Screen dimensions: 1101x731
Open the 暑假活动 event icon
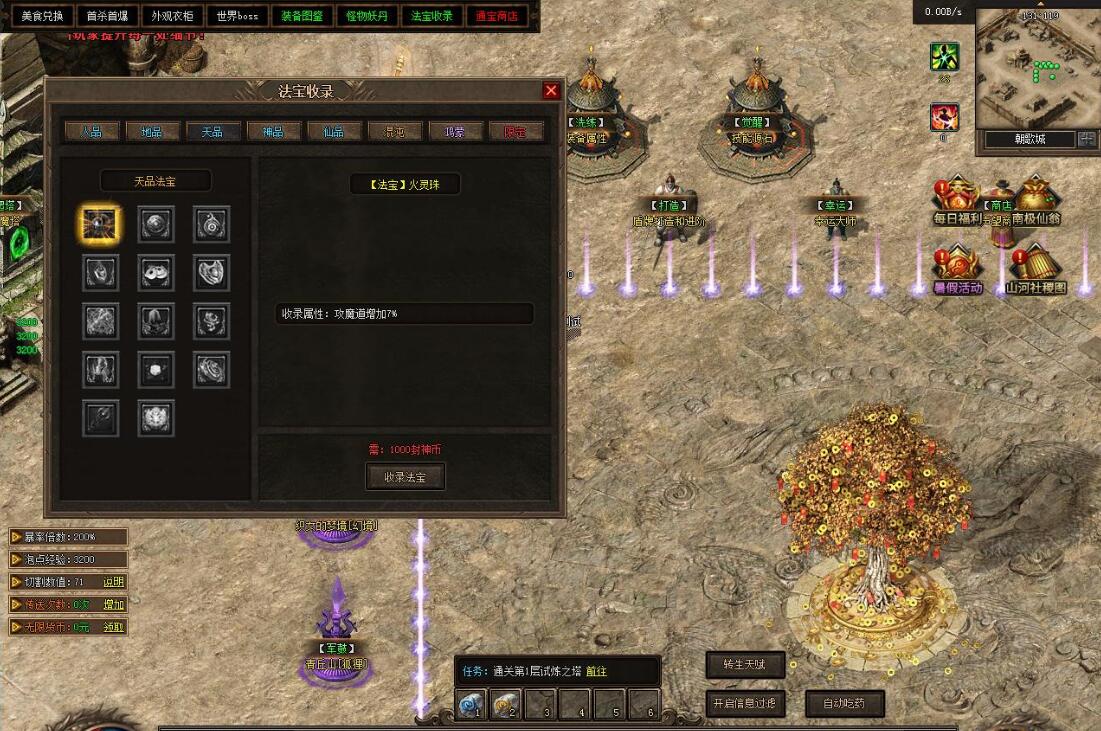tap(957, 270)
